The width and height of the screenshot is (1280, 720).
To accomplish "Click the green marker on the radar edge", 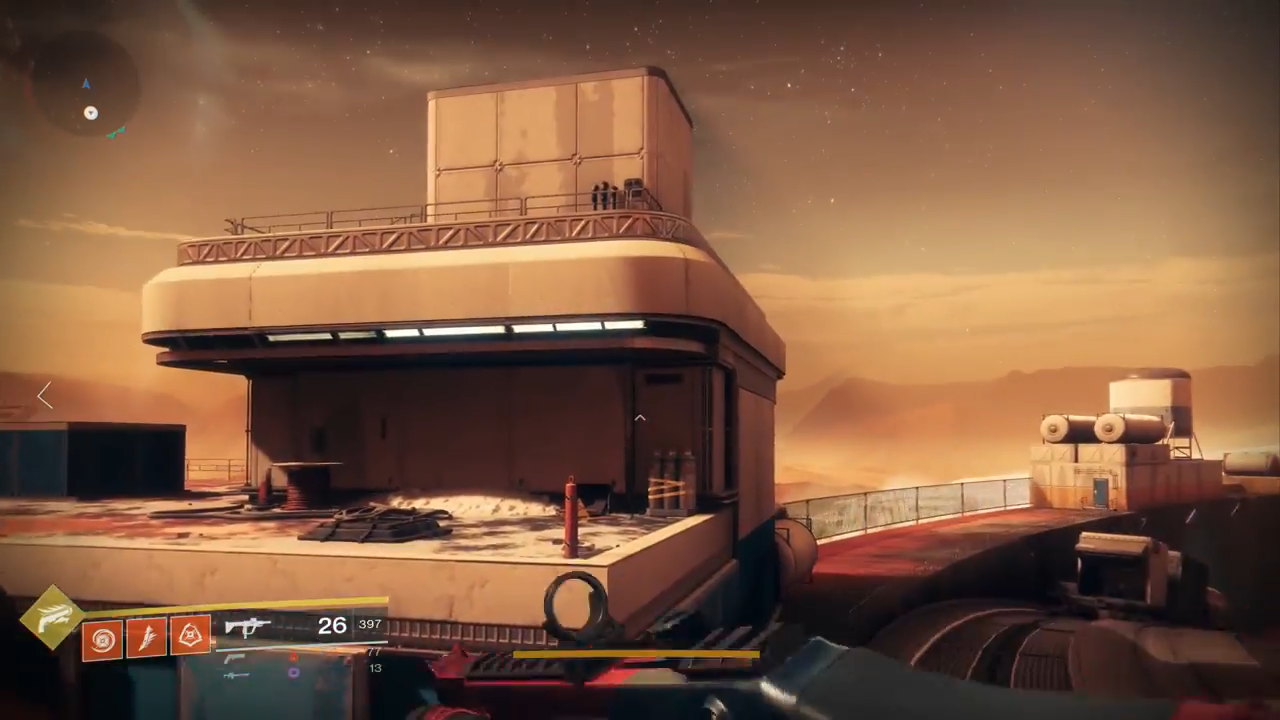I will pos(117,132).
